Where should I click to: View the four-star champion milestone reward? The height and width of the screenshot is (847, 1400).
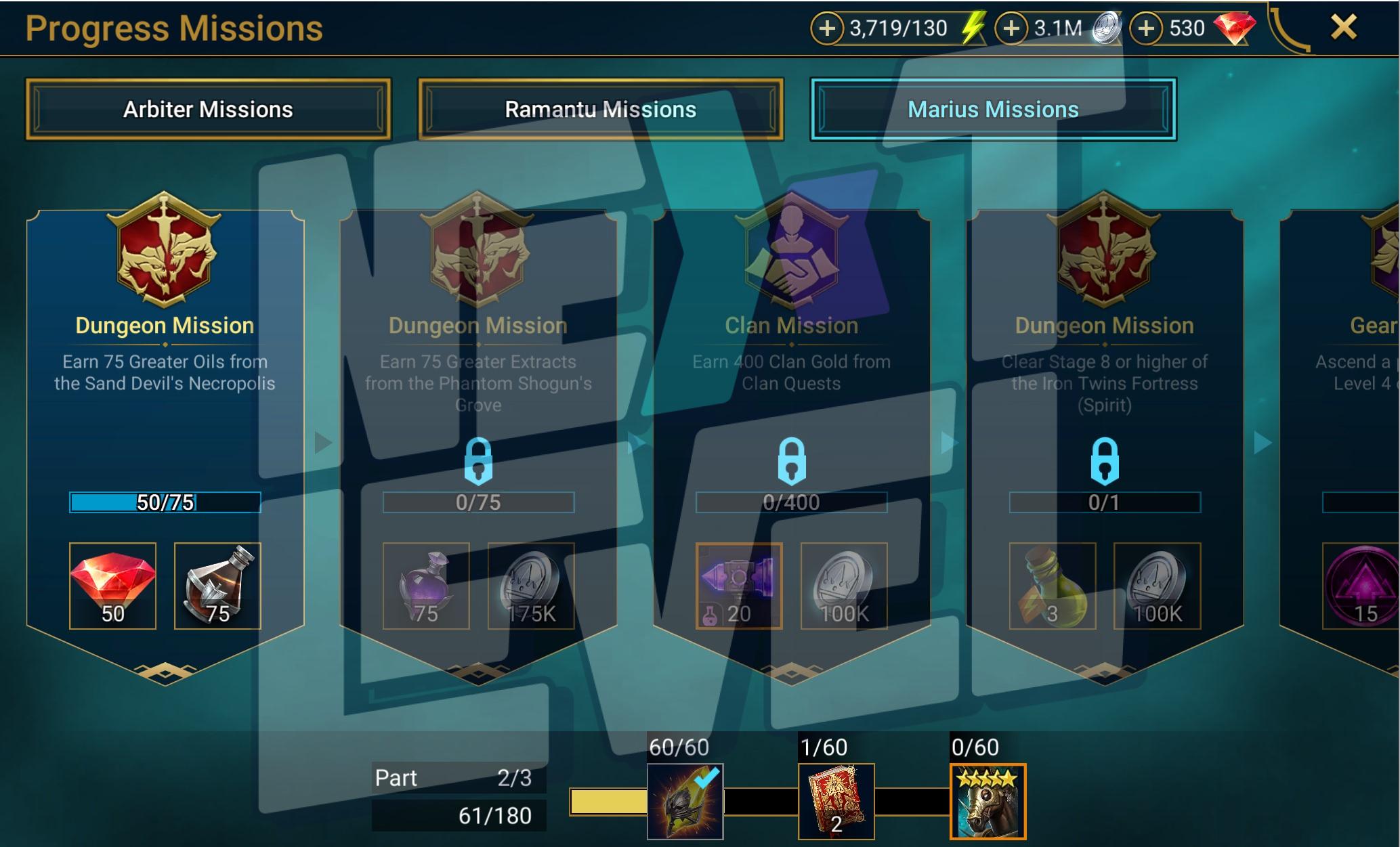point(988,802)
